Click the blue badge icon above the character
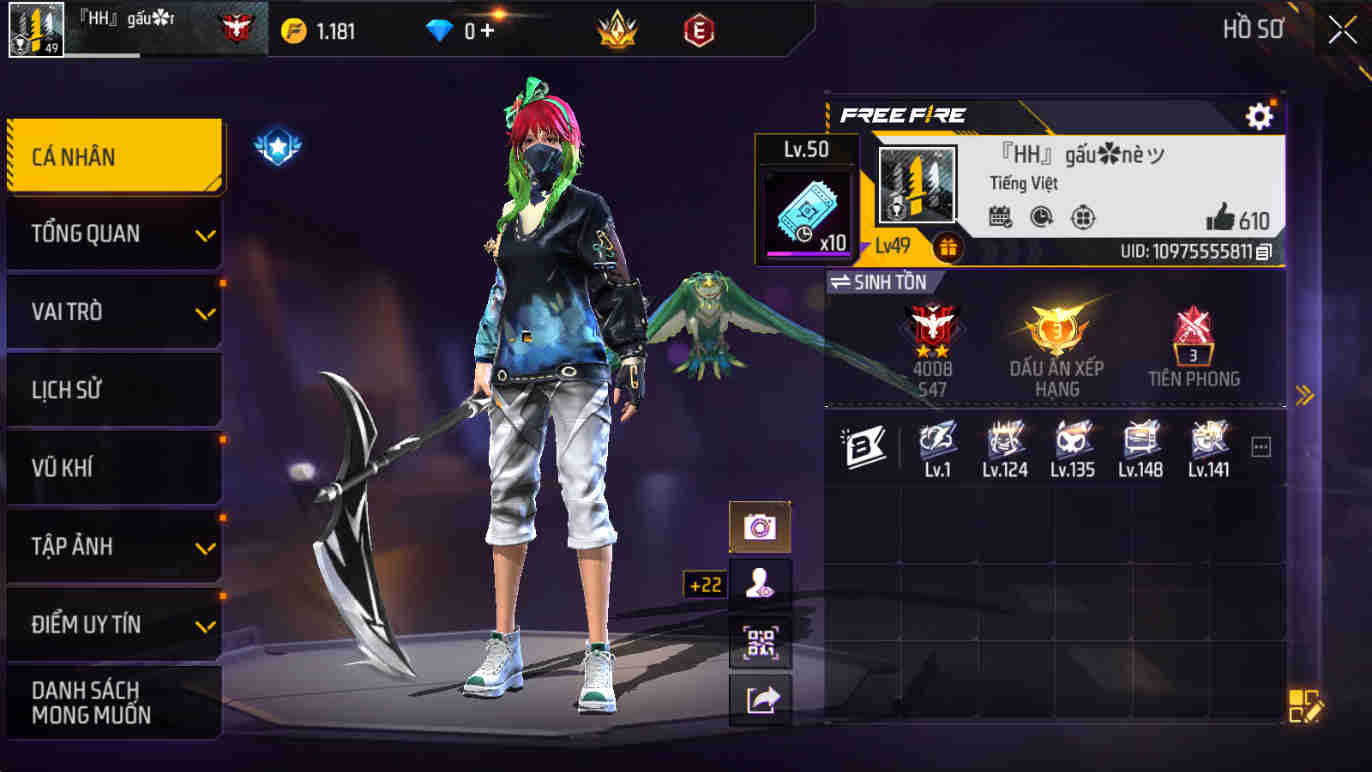 (x=279, y=147)
